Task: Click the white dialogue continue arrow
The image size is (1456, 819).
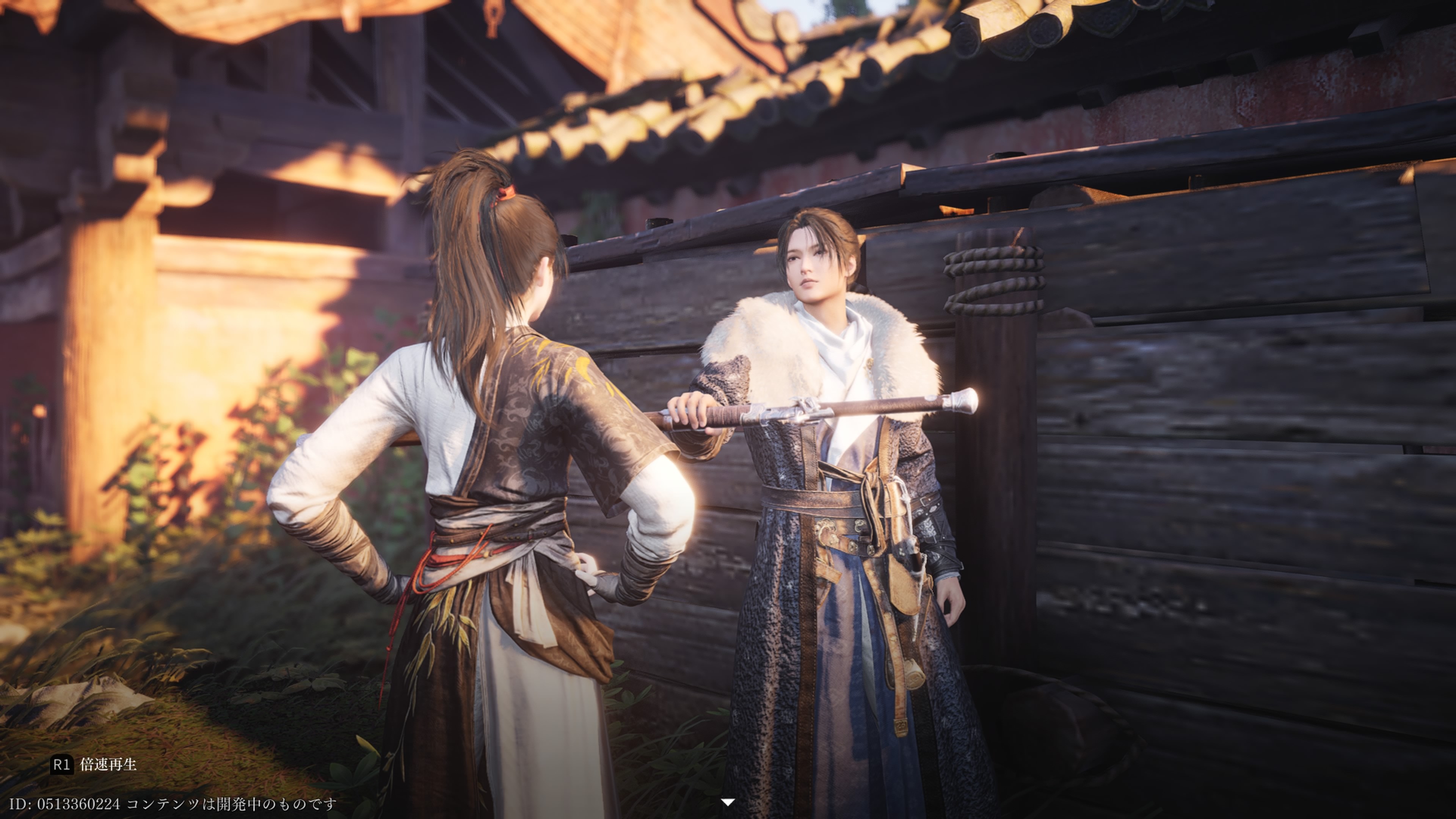Action: (728, 802)
